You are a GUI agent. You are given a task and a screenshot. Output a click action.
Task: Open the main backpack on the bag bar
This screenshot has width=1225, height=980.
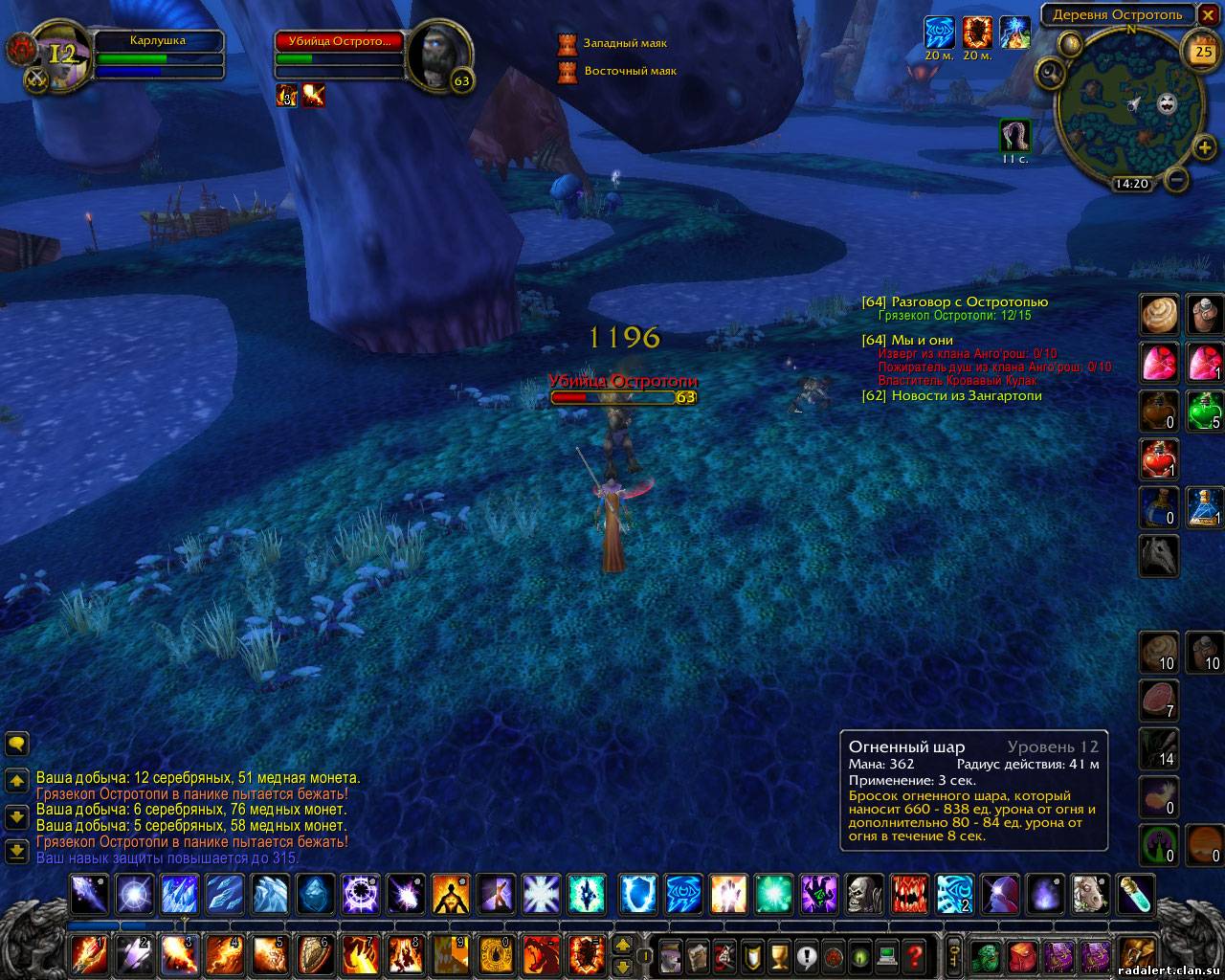point(1136,954)
